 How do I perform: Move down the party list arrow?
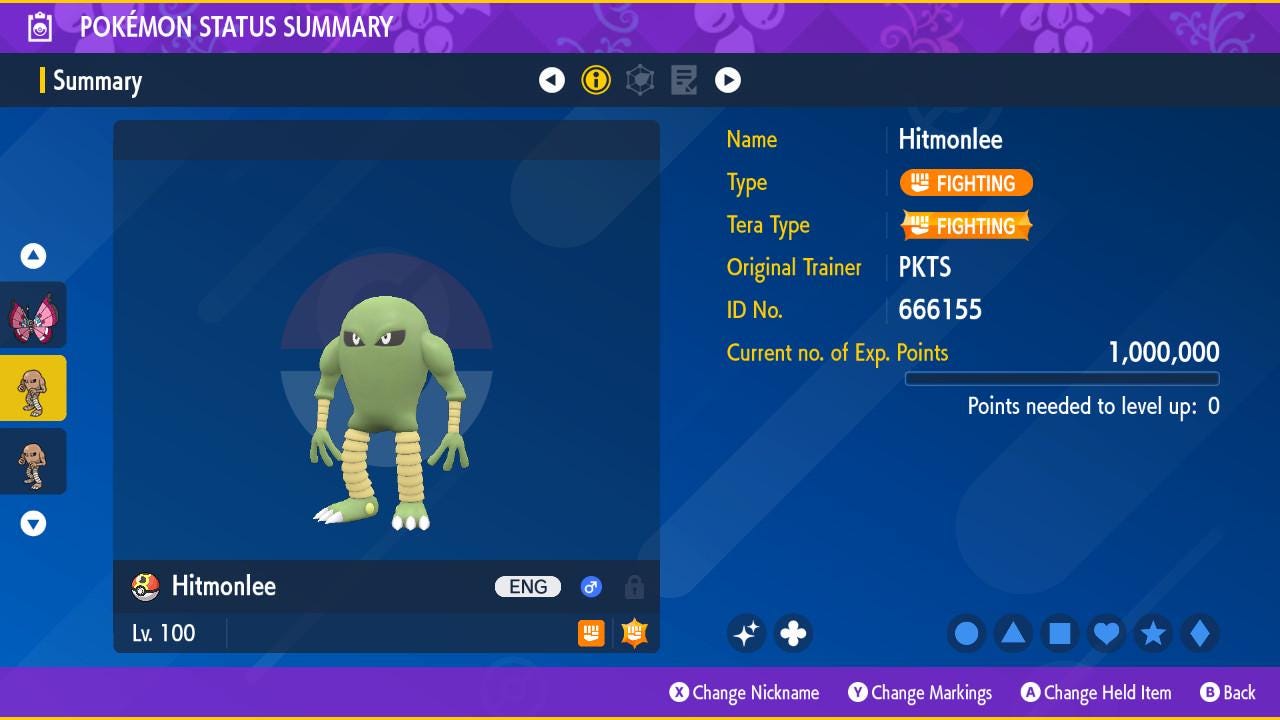33,524
